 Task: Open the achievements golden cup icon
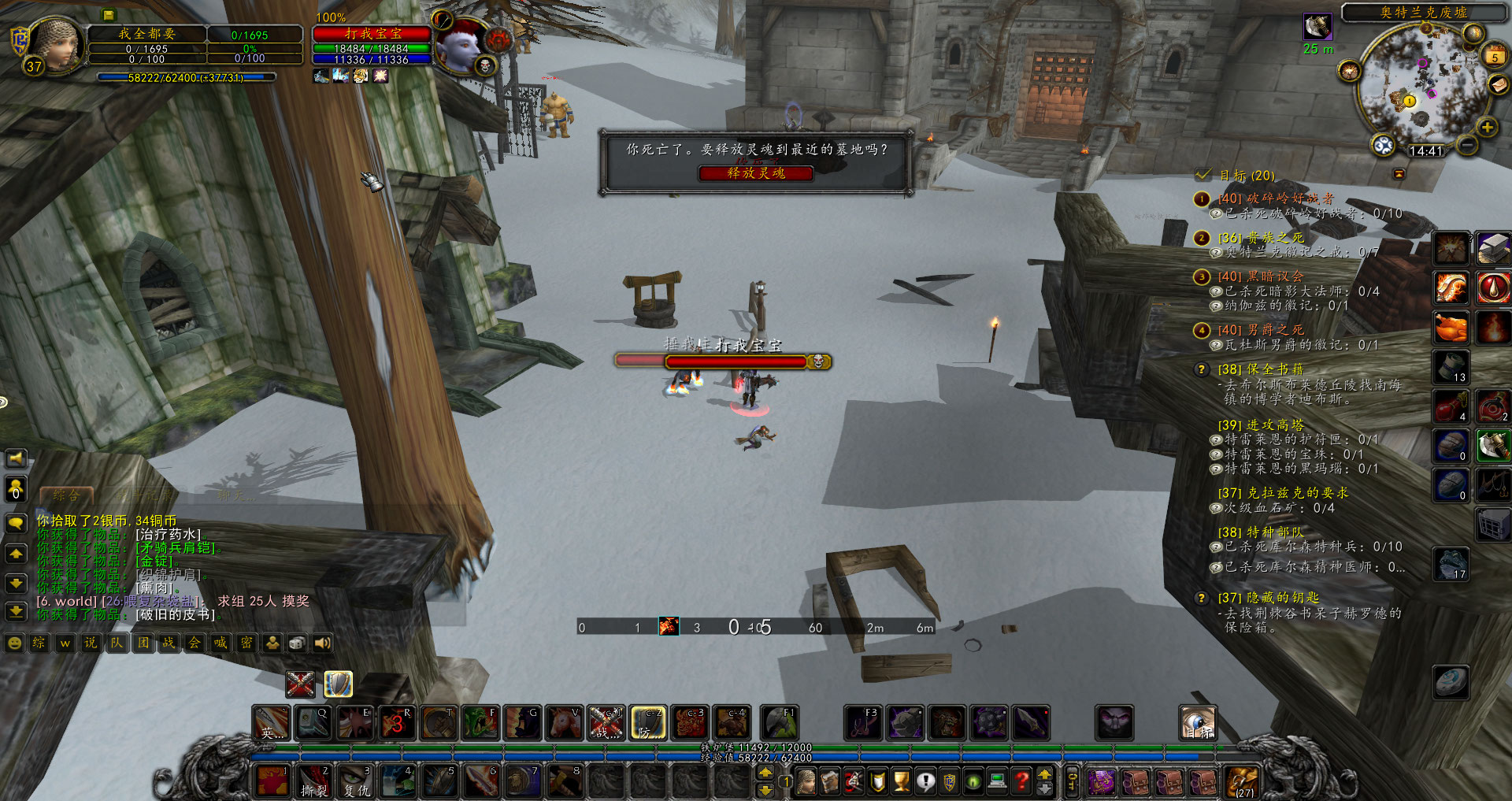coord(902,782)
